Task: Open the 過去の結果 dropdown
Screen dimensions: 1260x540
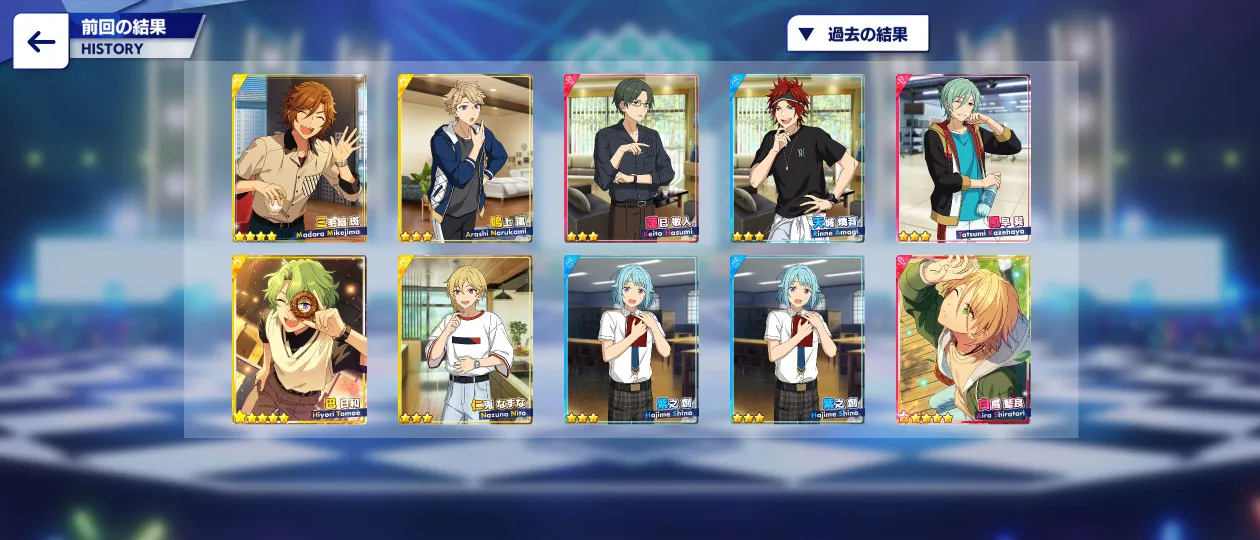Action: pos(858,34)
